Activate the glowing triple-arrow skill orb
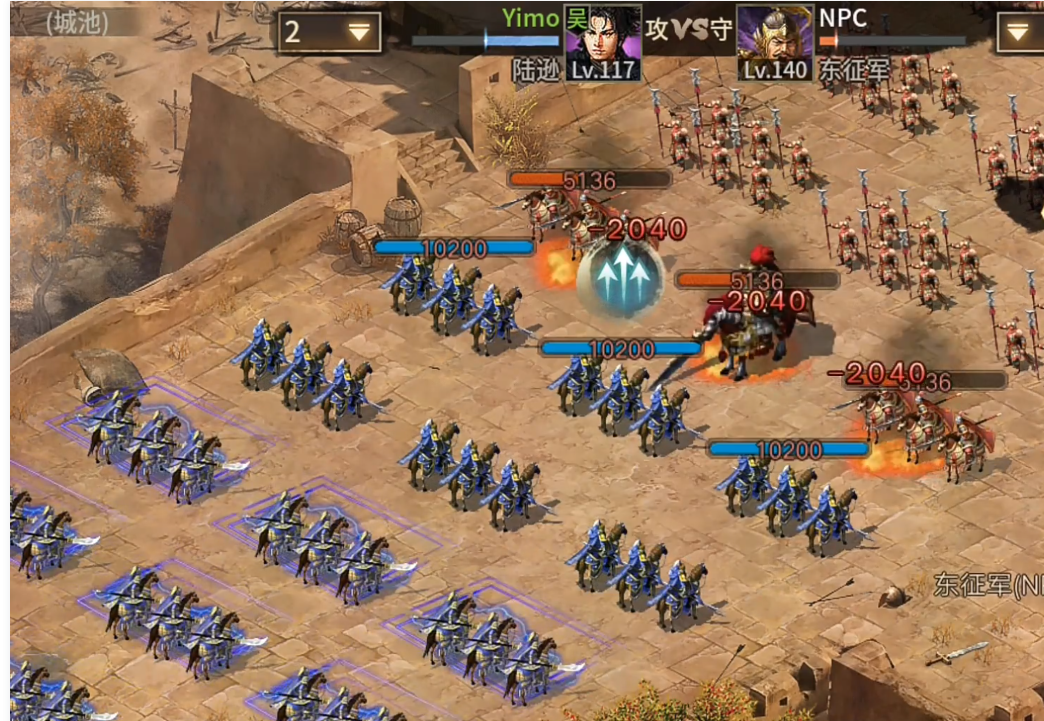Image resolution: width=1044 pixels, height=721 pixels. pyautogui.click(x=620, y=275)
